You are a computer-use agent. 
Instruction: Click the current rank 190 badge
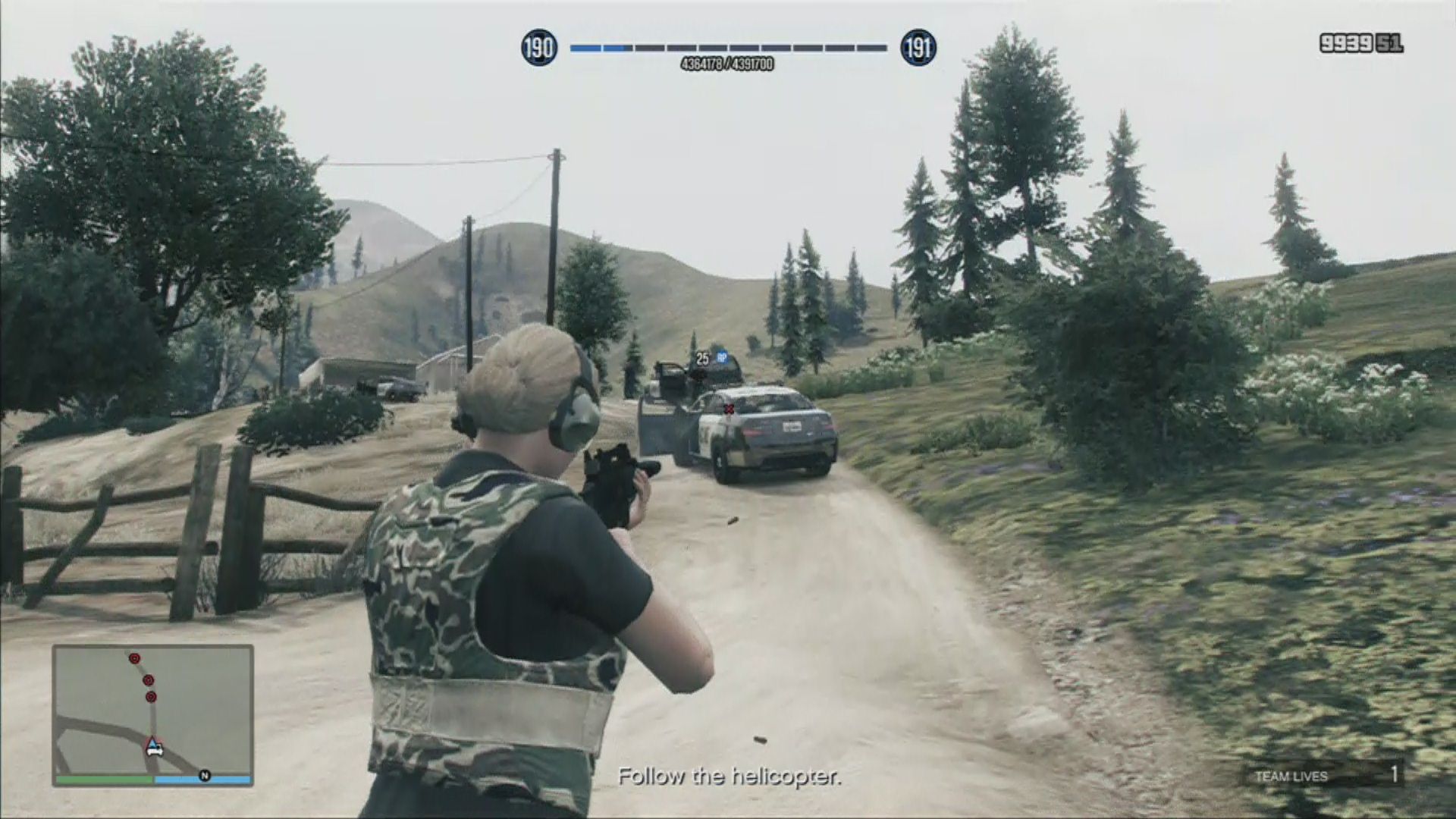tap(539, 49)
